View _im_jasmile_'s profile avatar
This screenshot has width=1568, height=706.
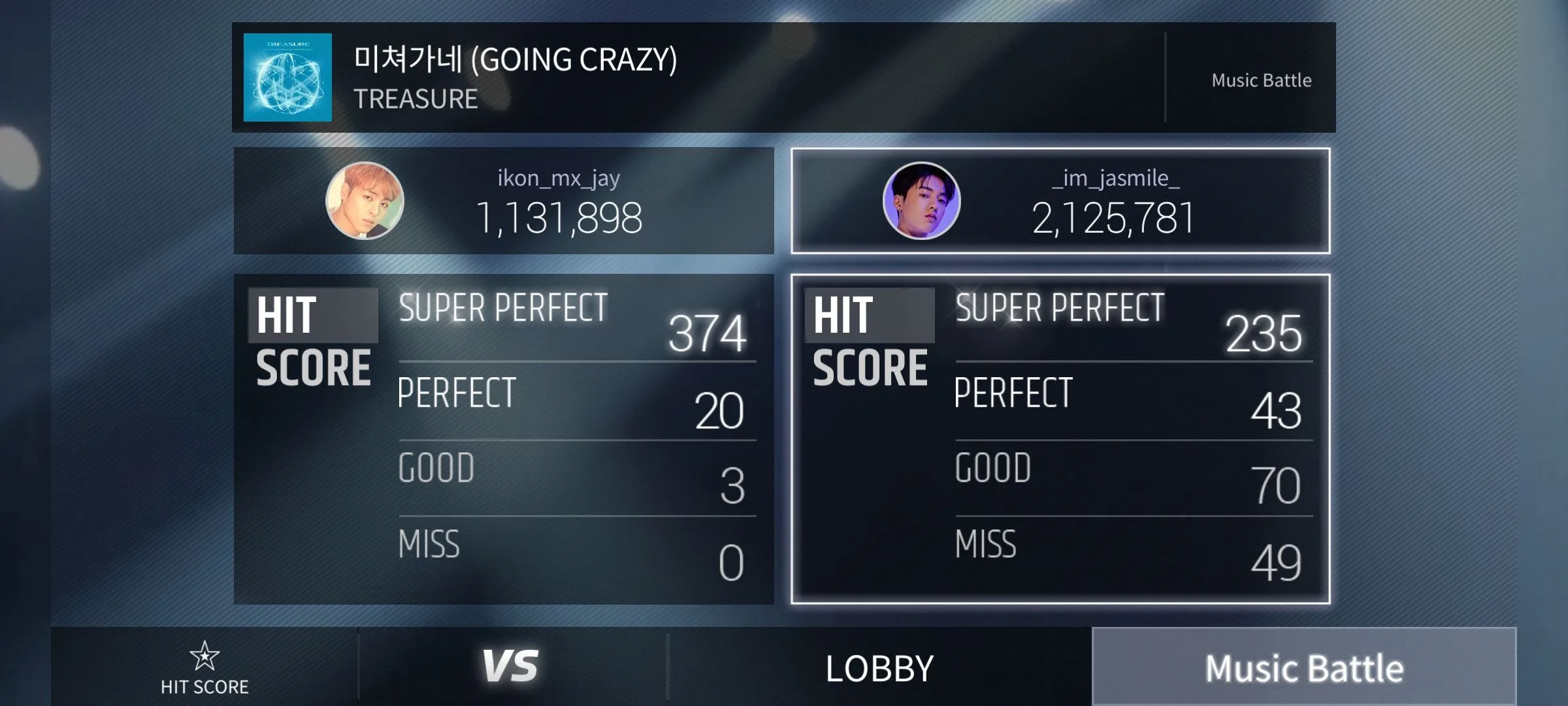click(921, 201)
